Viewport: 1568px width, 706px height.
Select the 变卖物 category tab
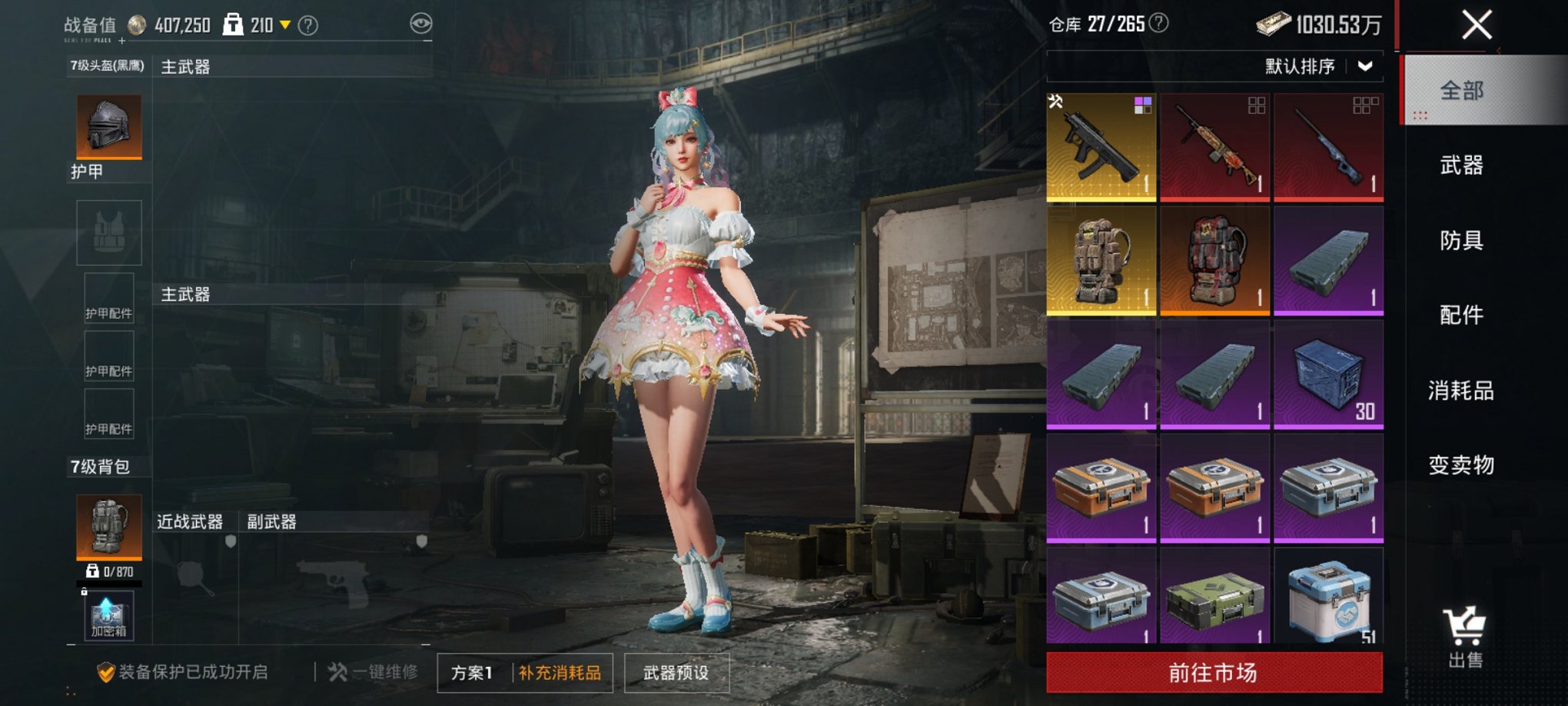tap(1477, 466)
